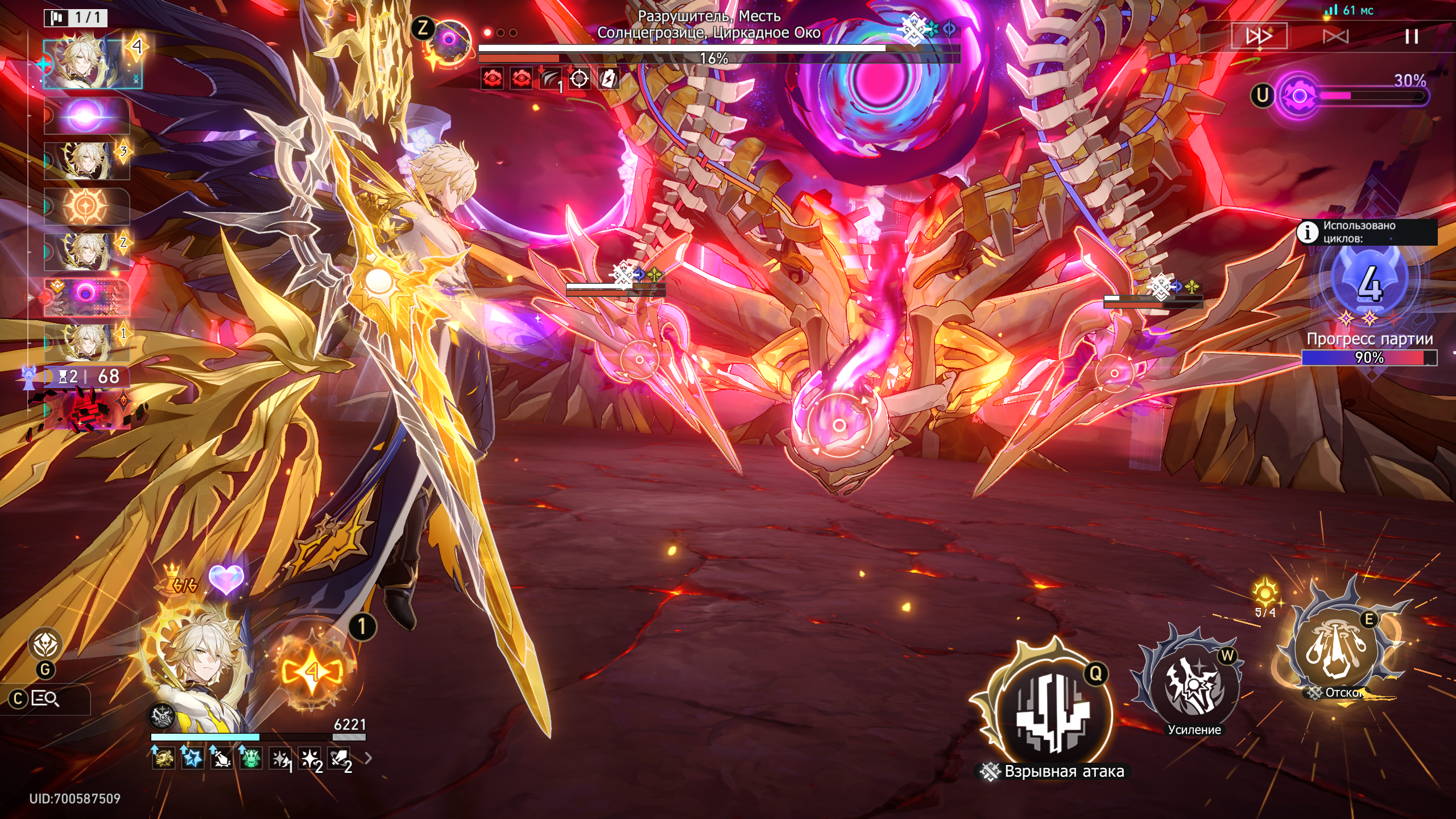Screen dimensions: 1456x819
Task: Click the boss weakness eye debuff icon
Action: pos(493,79)
